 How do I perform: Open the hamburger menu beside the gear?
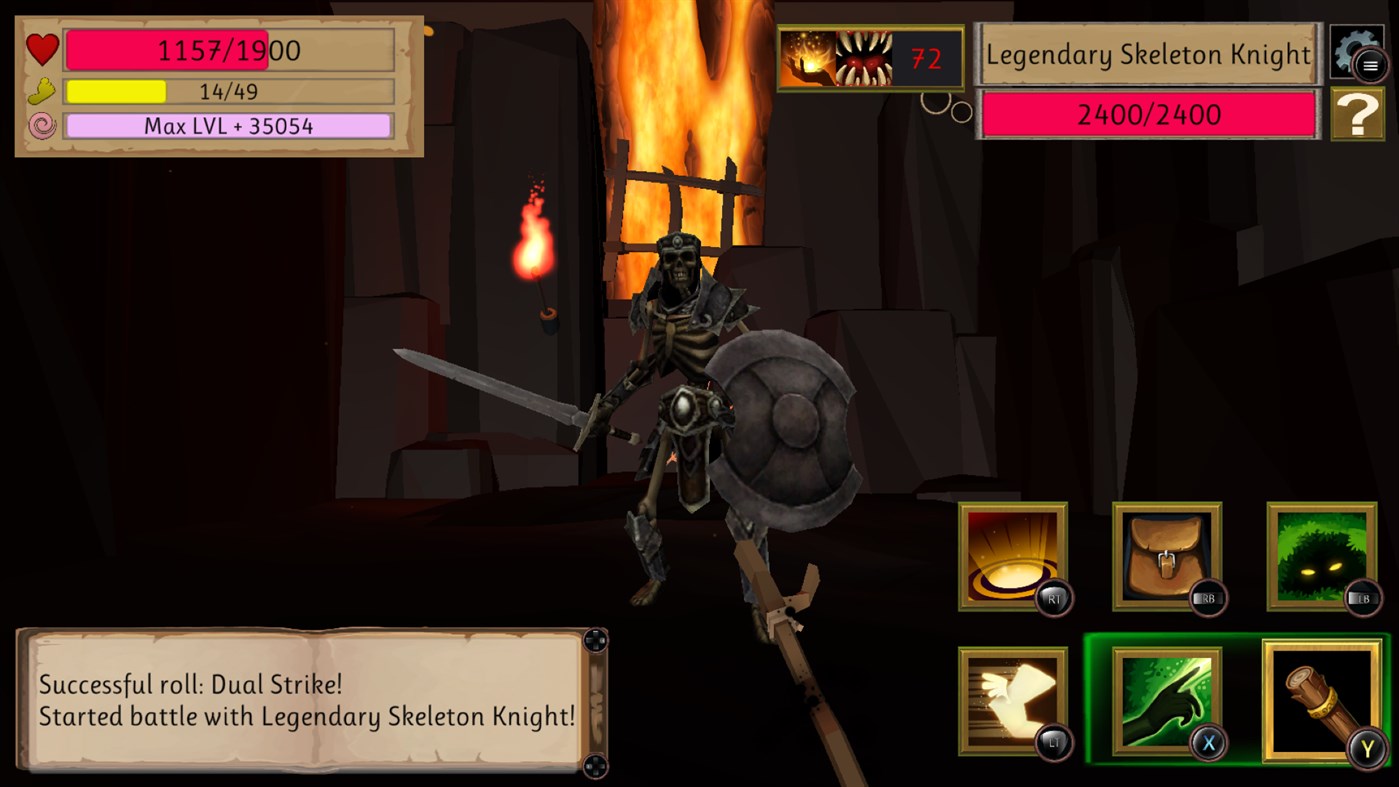1368,64
